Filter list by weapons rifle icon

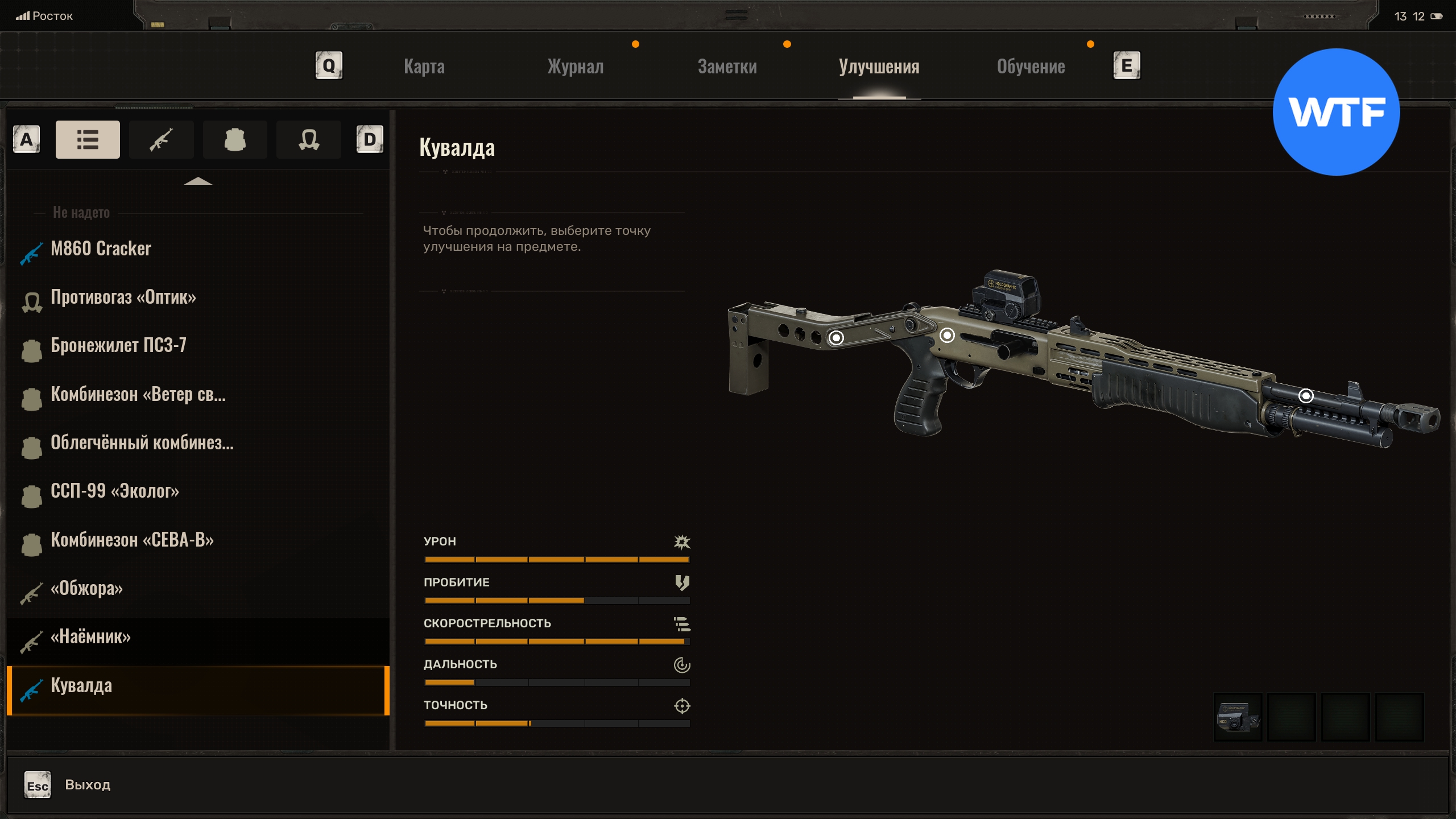161,139
